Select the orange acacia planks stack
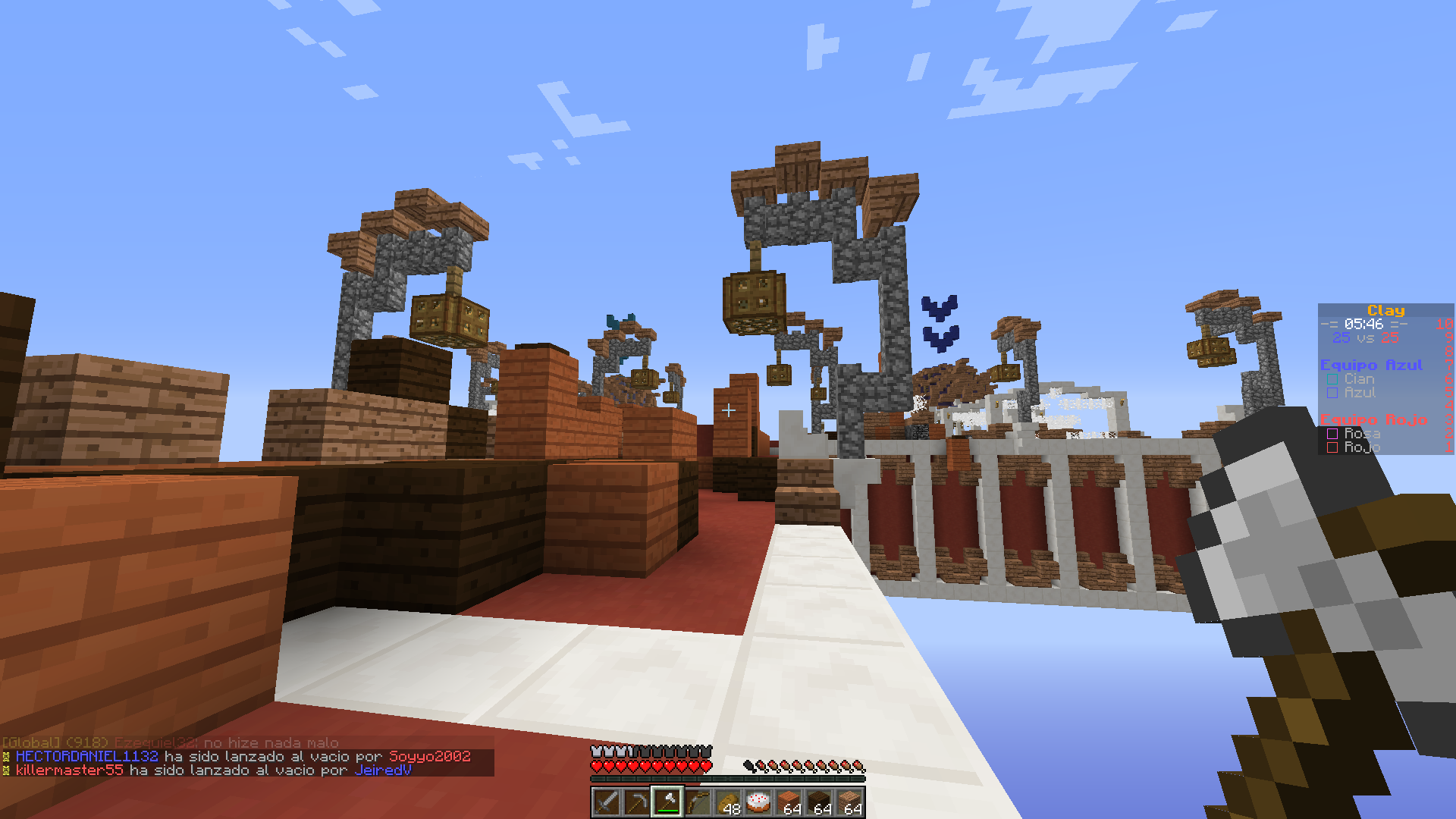The width and height of the screenshot is (1456, 819). 789,802
